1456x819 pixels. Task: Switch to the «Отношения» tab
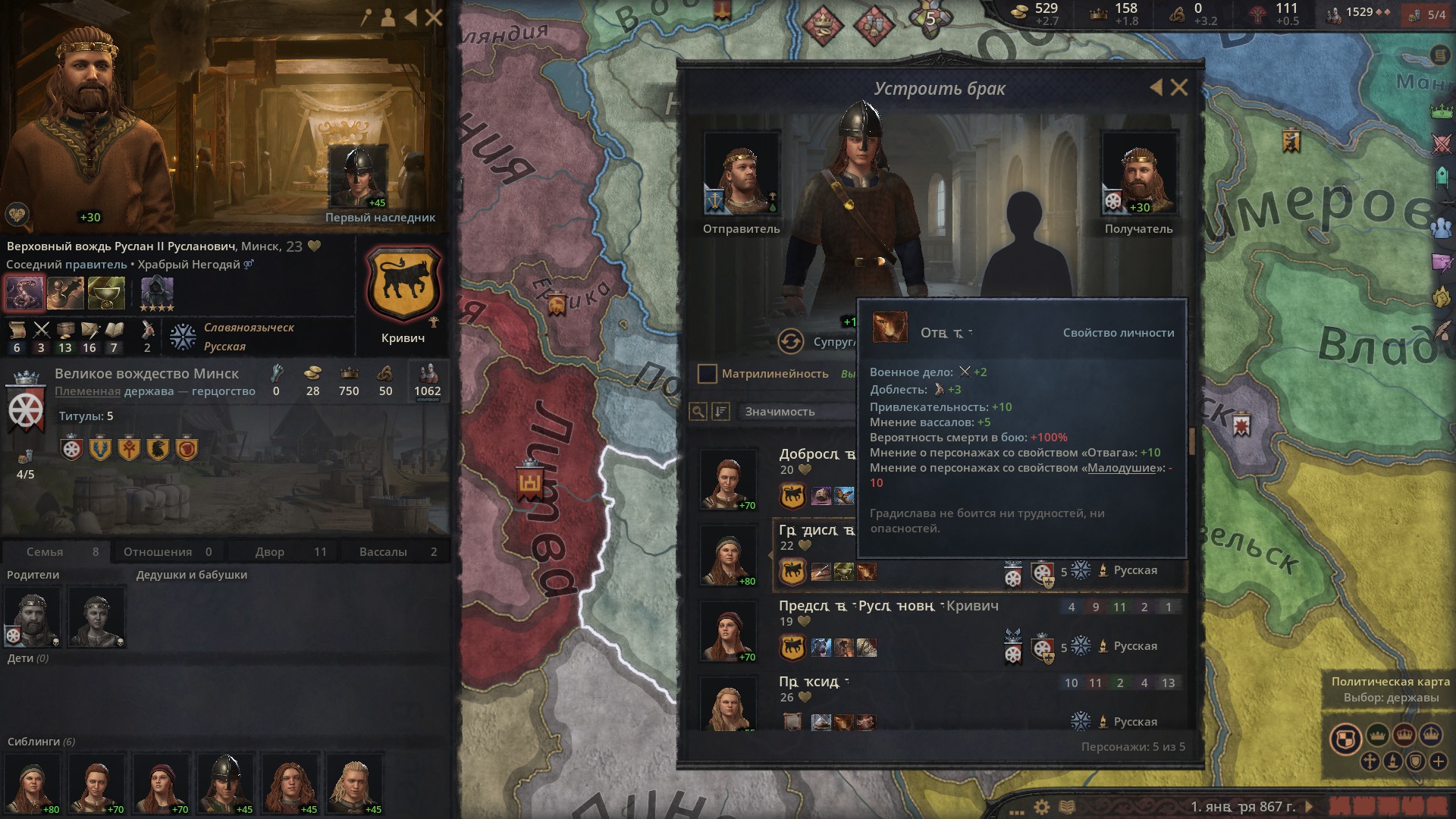coord(168,552)
